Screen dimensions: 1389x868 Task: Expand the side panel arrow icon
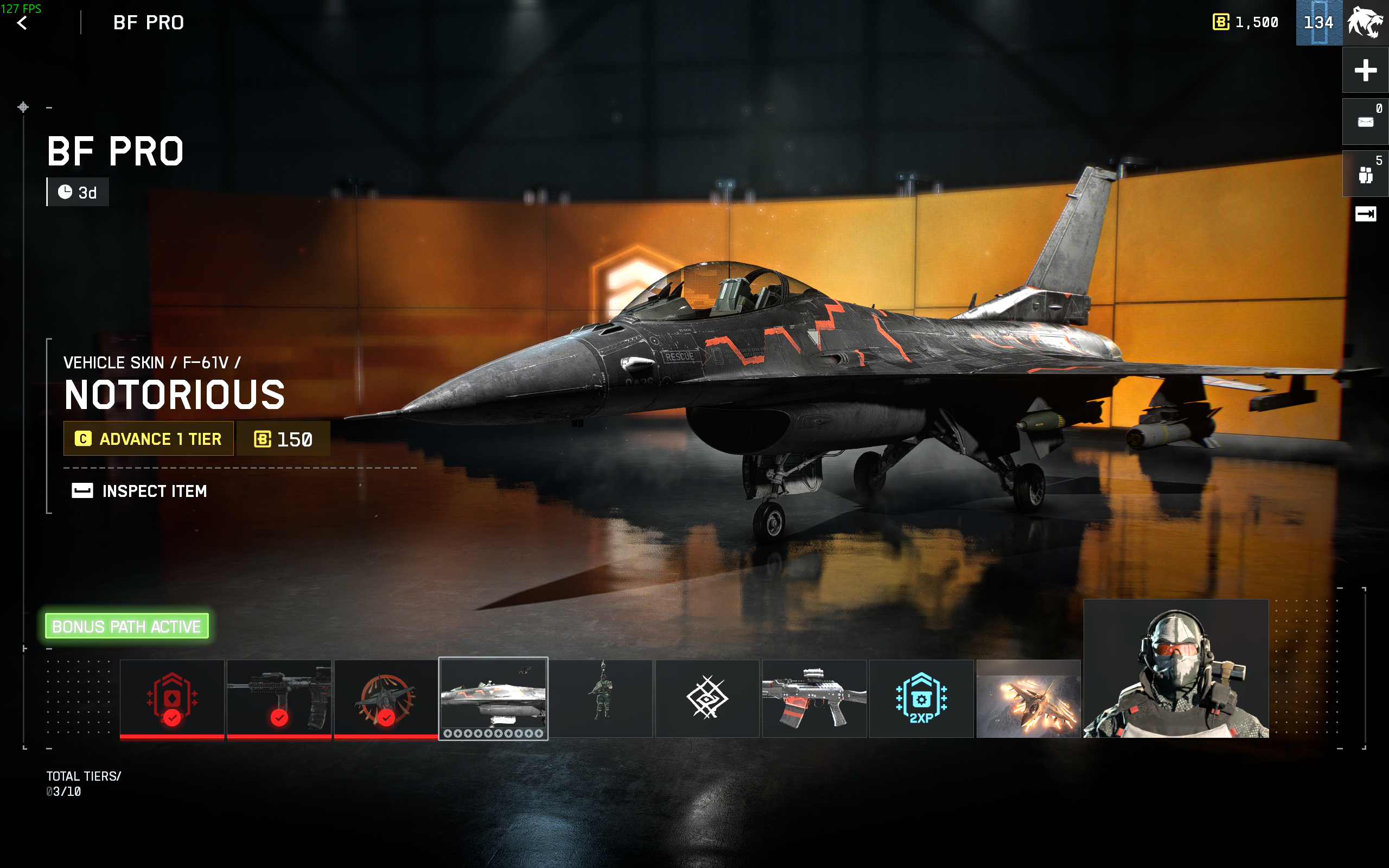[x=1366, y=214]
